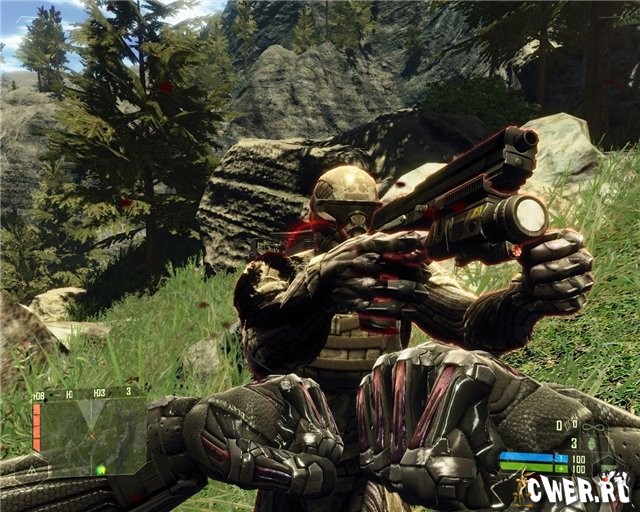Select the green objective blip on the minimap

(101, 468)
